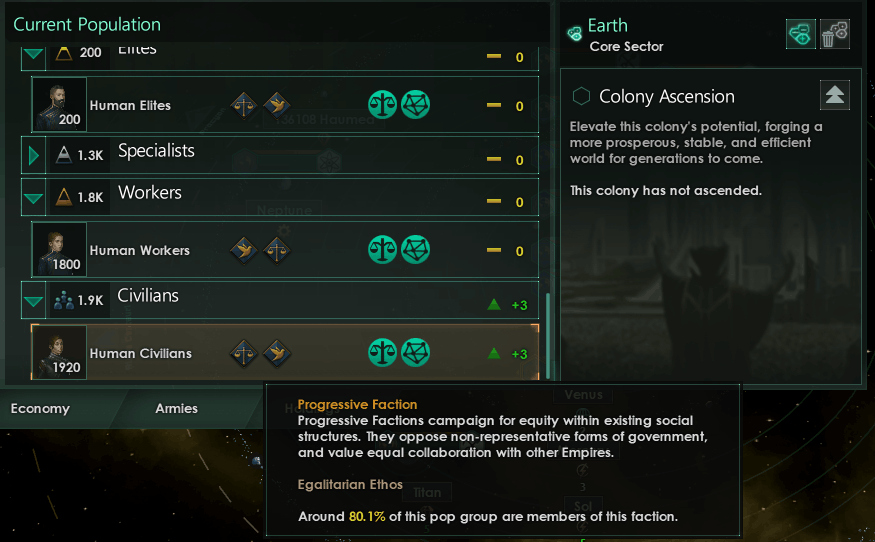Click the Human Civilians portrait

pos(59,353)
